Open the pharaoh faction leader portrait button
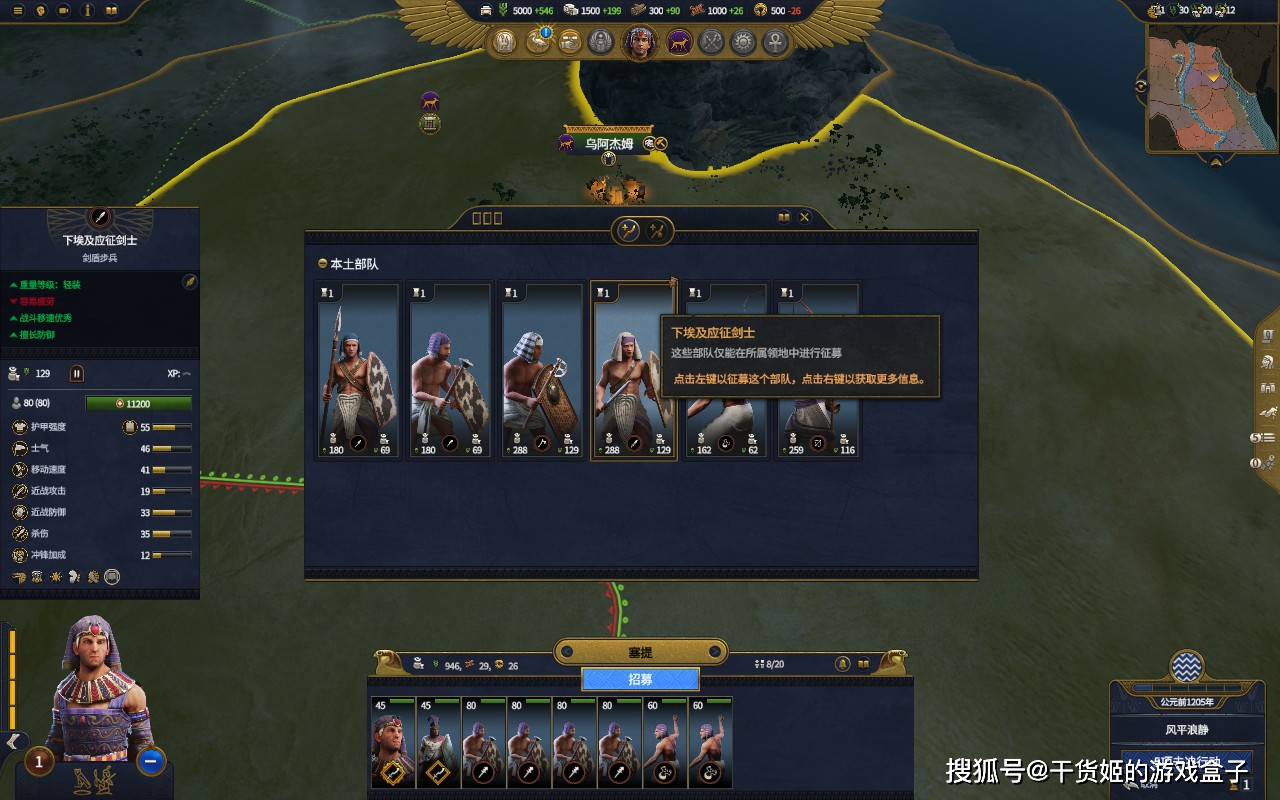1280x800 pixels. coord(640,42)
